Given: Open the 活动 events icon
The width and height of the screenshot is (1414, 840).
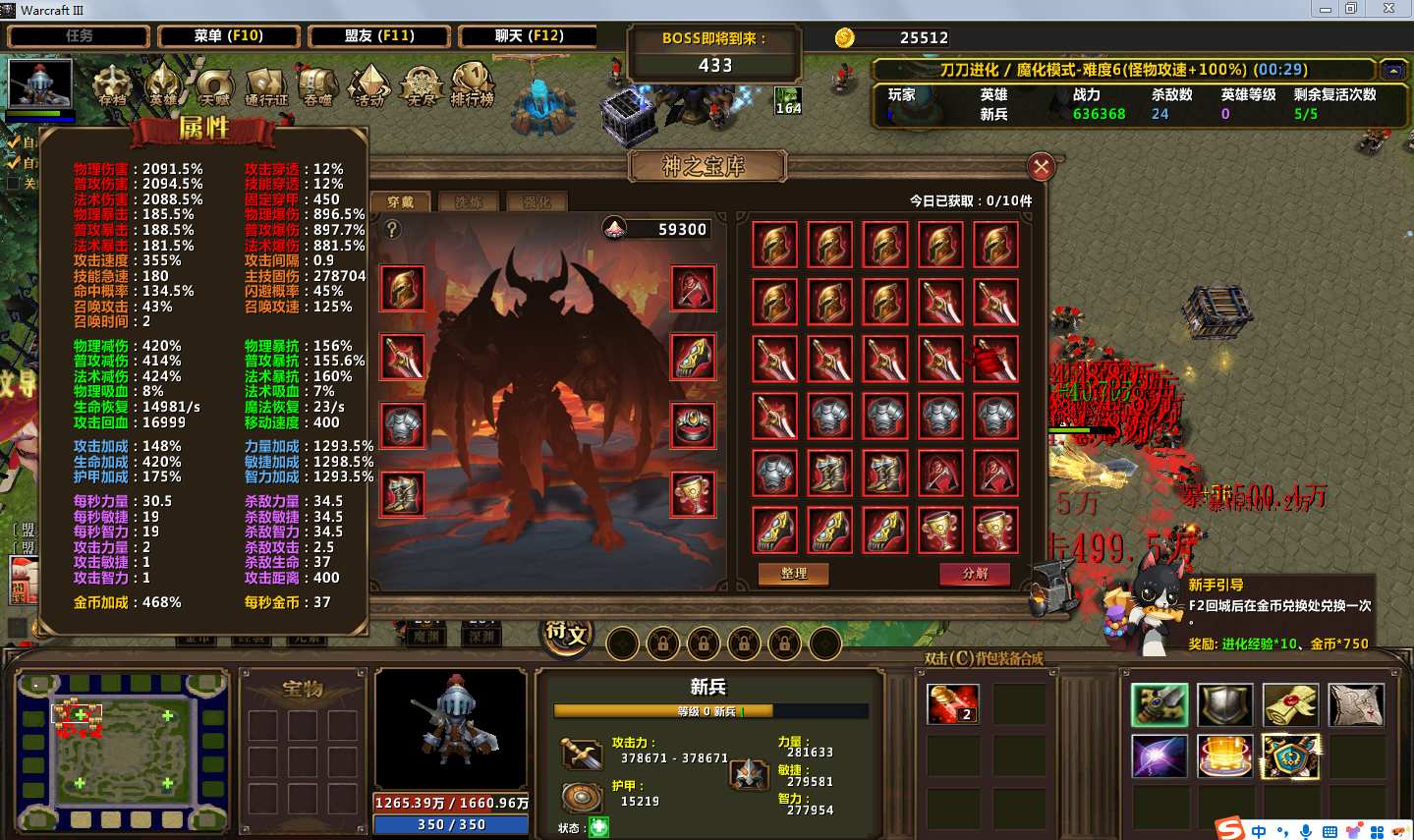Looking at the screenshot, I should (x=369, y=84).
